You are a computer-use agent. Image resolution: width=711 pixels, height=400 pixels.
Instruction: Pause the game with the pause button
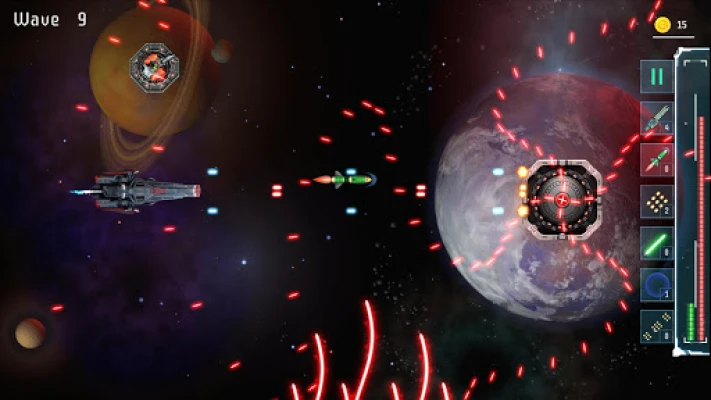tap(657, 77)
